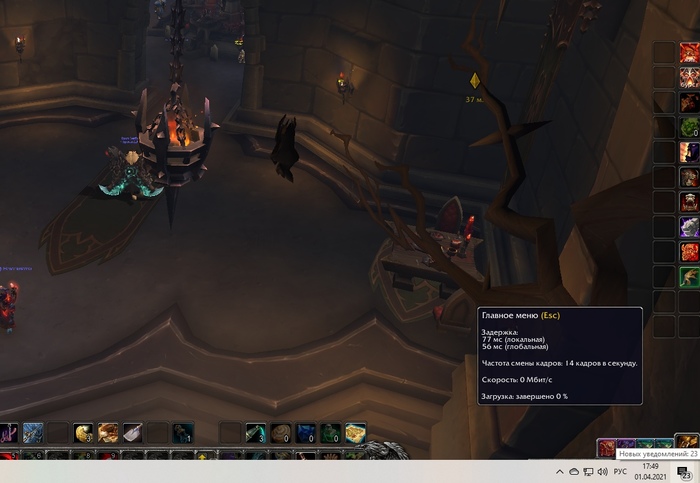
Task: Use the top fiery red side-bar ability
Action: coord(689,53)
